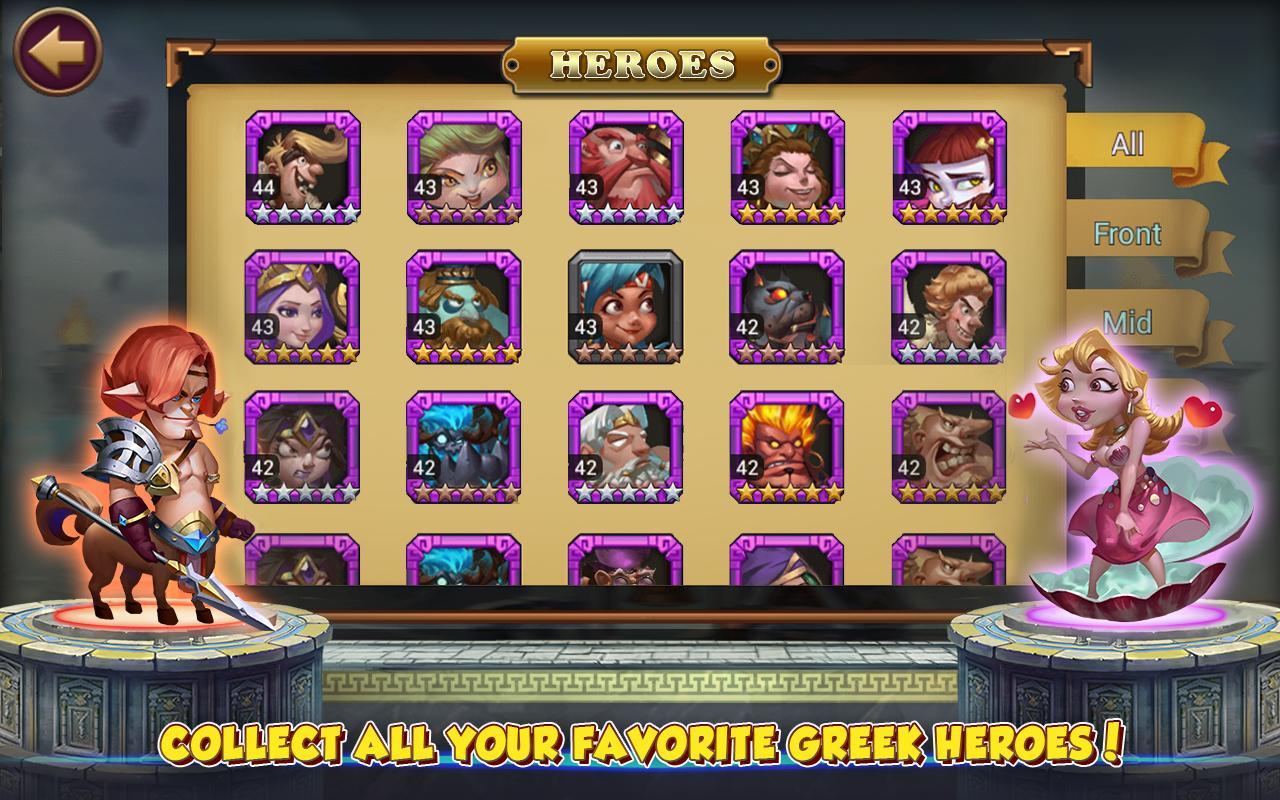Select the winking hero with gold crown
The image size is (1280, 800).
click(788, 166)
